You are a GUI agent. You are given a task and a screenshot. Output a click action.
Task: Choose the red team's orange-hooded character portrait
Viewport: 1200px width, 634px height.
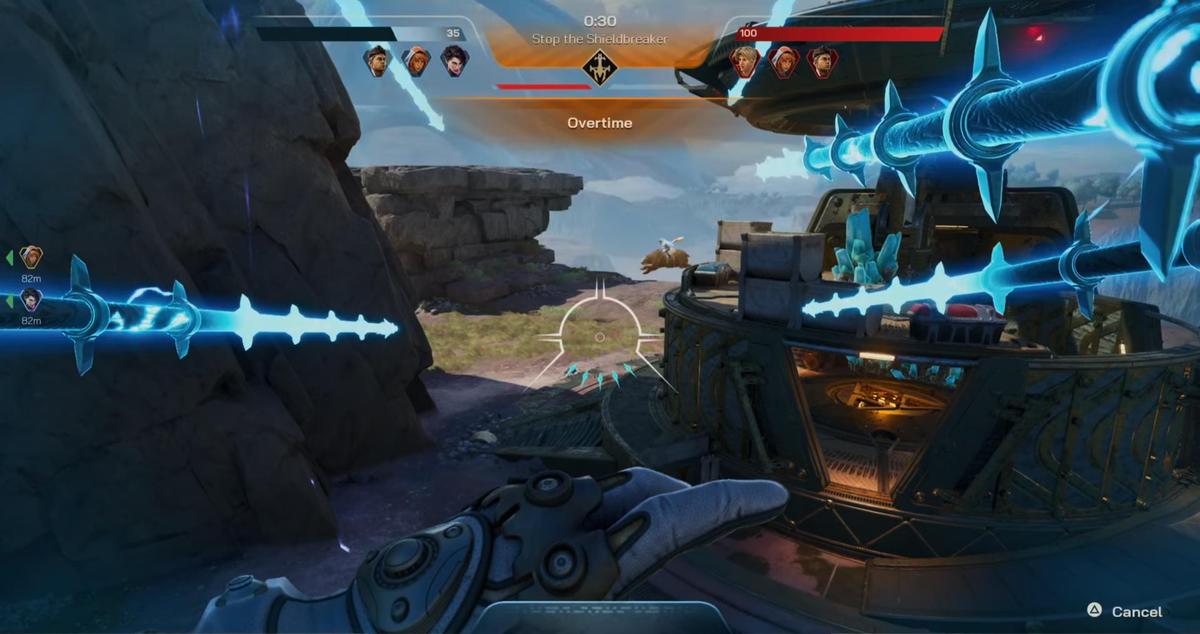click(783, 62)
